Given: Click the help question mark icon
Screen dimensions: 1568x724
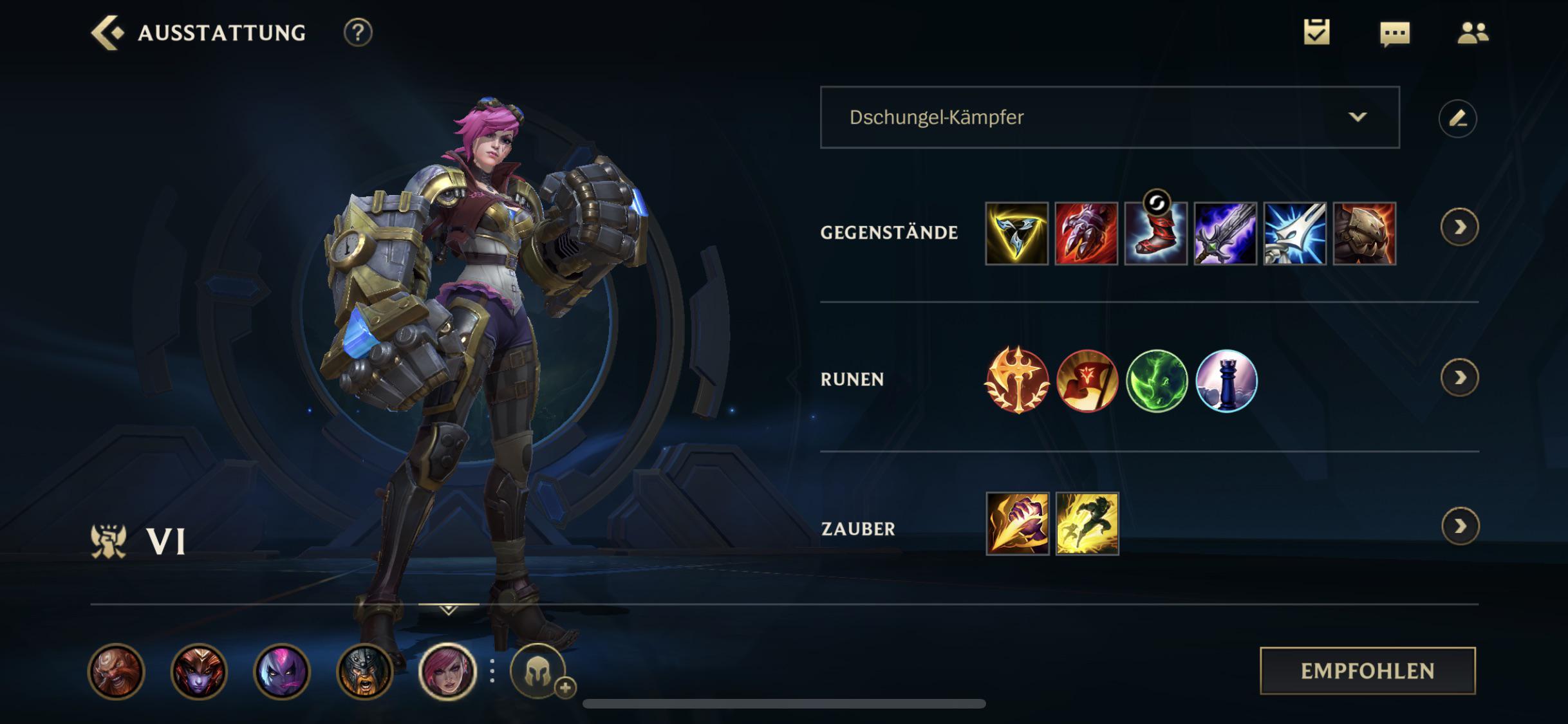Looking at the screenshot, I should [x=358, y=33].
